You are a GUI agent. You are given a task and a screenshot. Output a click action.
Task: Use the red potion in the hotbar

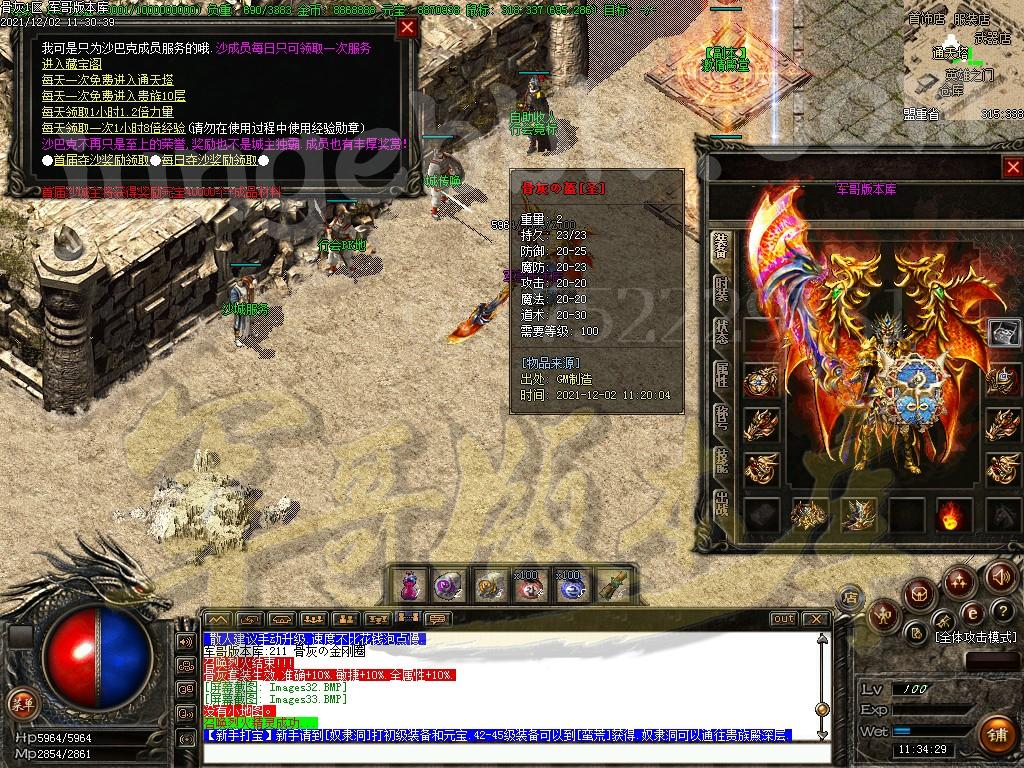[408, 585]
